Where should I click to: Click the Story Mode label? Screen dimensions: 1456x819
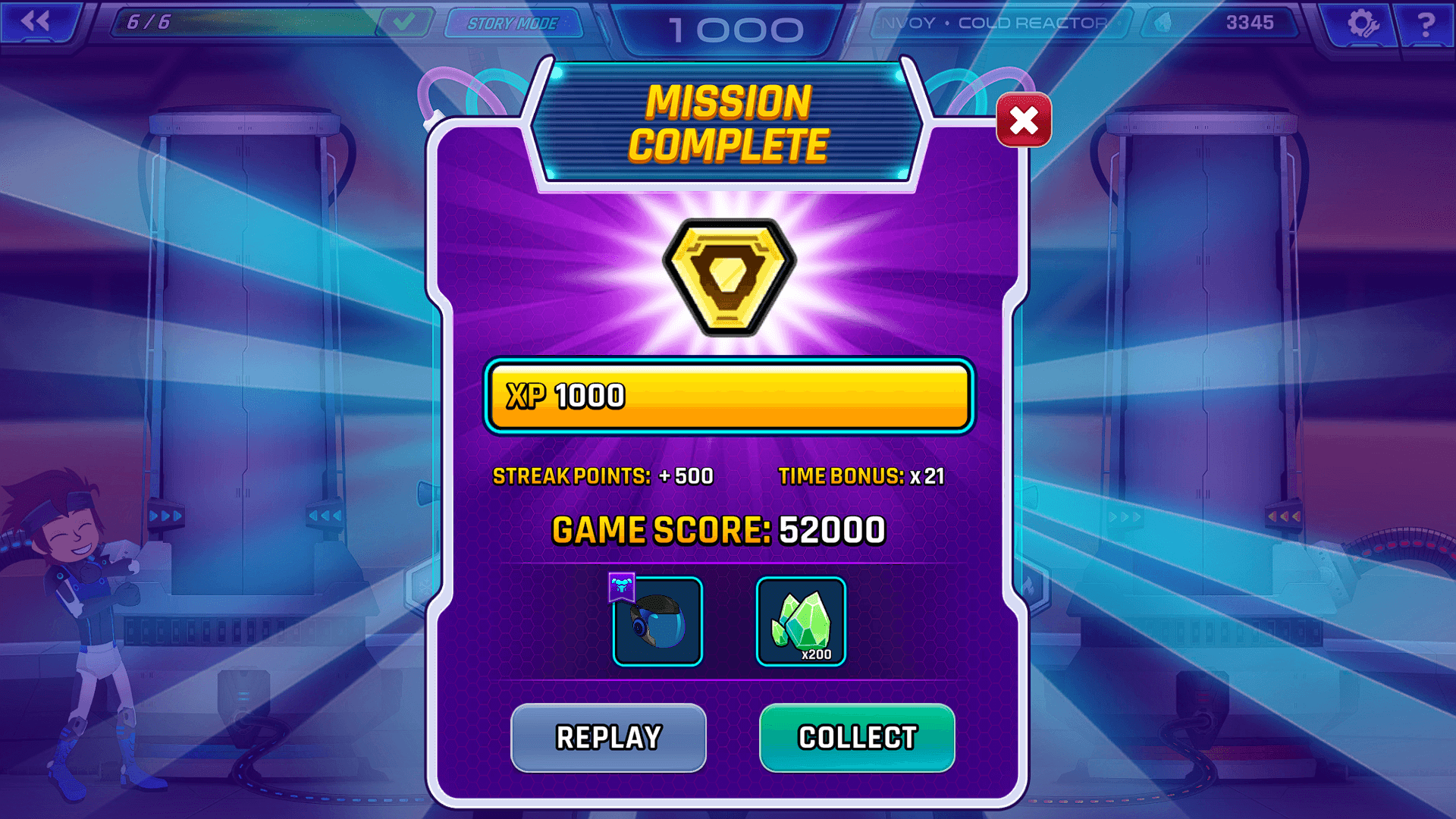[513, 23]
